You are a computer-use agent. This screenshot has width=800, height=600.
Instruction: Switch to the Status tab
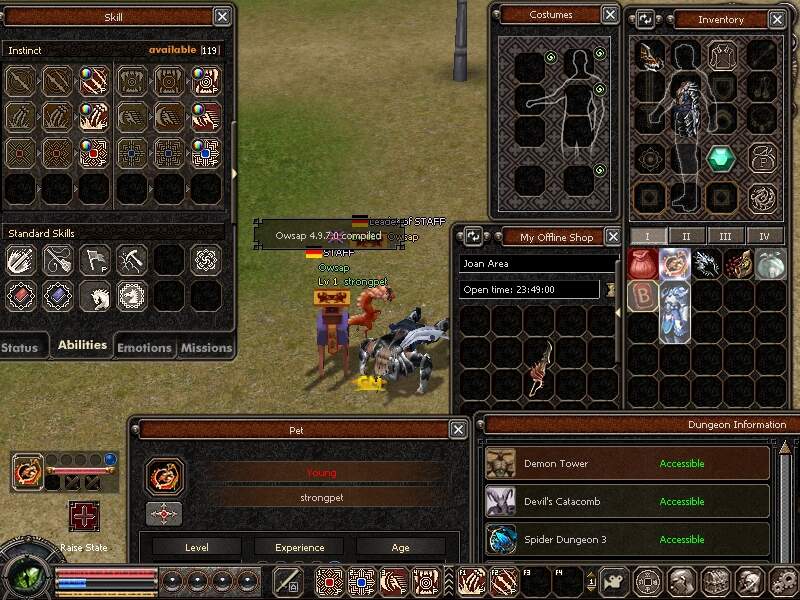20,347
